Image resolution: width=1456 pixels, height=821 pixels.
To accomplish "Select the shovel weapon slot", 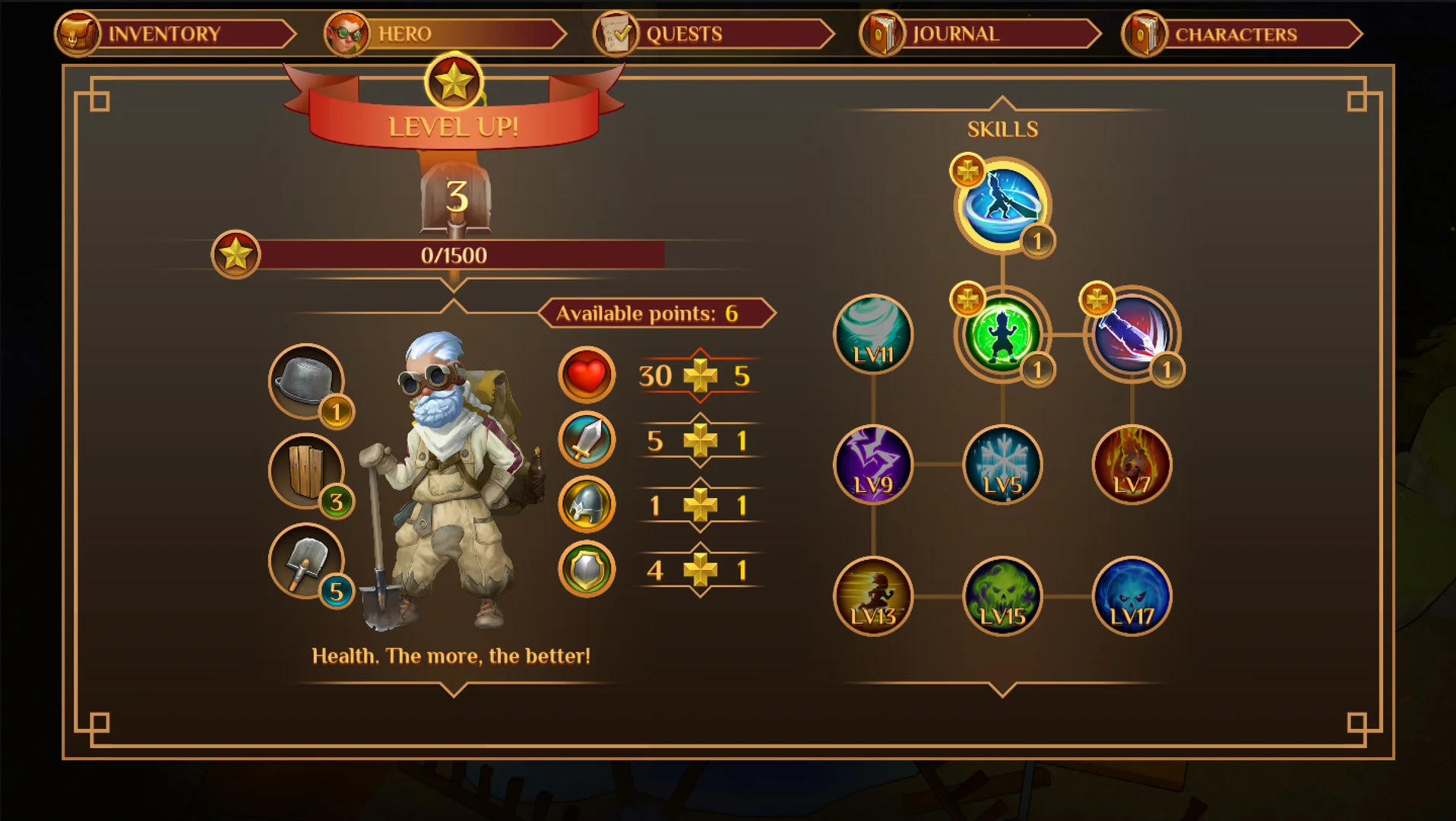I will [x=306, y=561].
